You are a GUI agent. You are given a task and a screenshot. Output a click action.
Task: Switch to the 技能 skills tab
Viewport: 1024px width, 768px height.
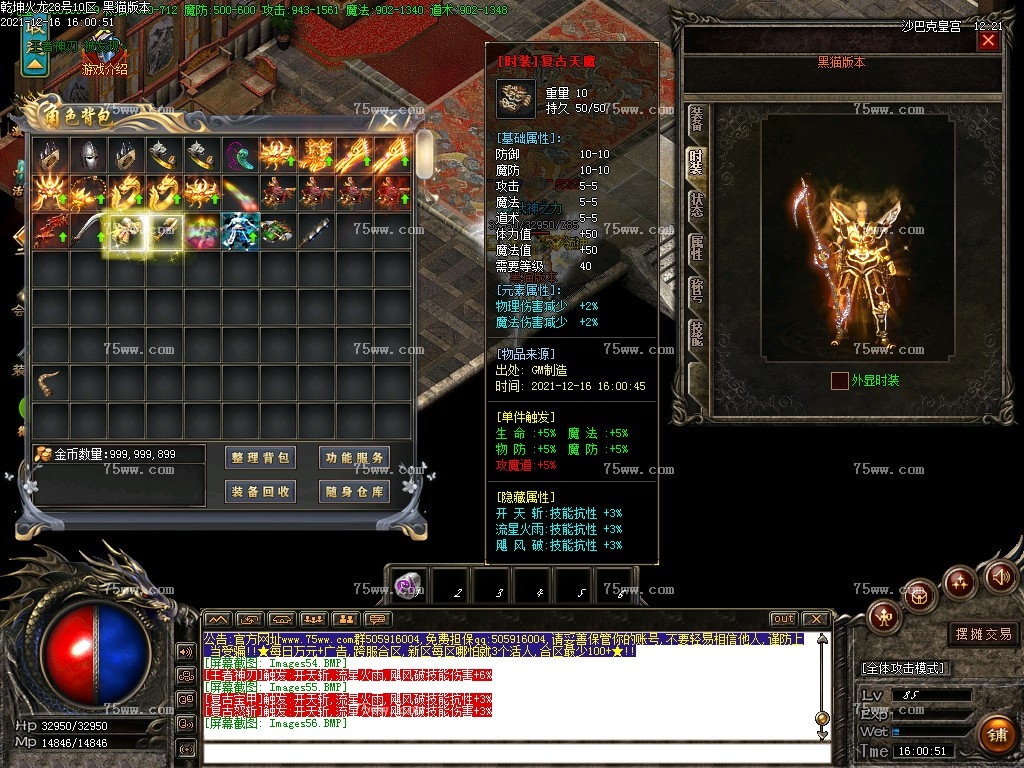click(x=696, y=334)
